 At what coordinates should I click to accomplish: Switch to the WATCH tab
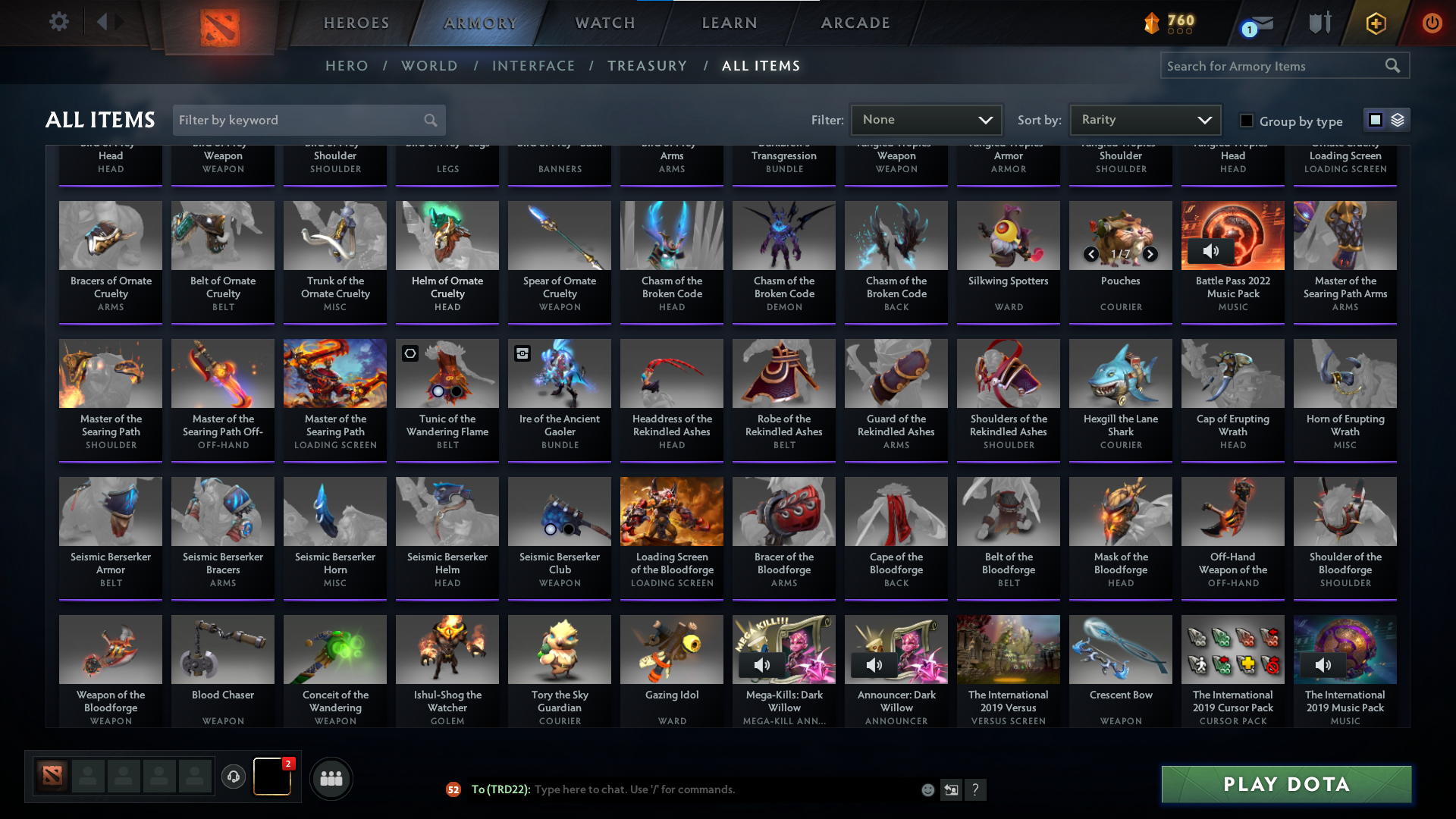click(x=604, y=23)
